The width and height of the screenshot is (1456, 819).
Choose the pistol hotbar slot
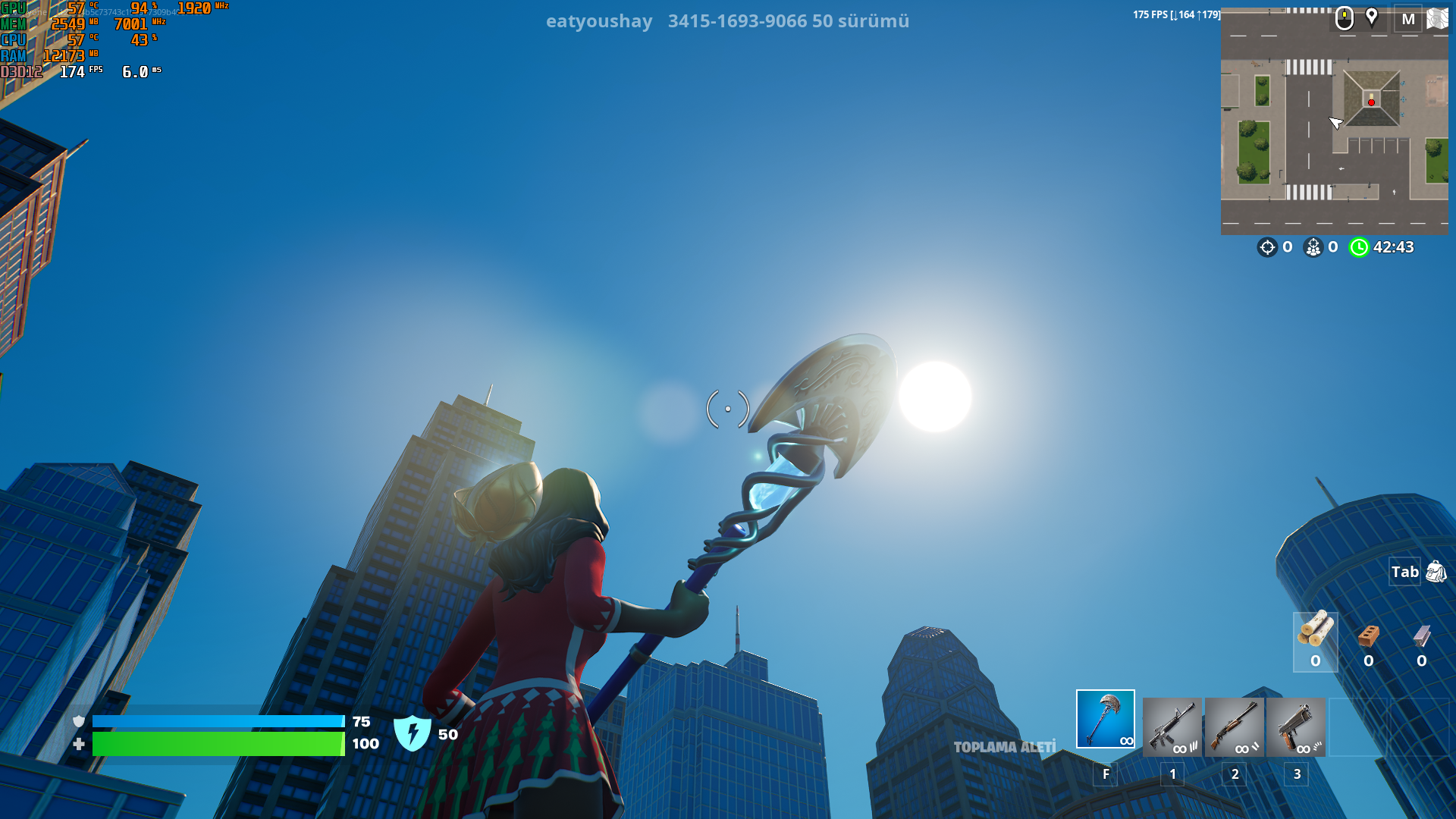pos(1295,727)
